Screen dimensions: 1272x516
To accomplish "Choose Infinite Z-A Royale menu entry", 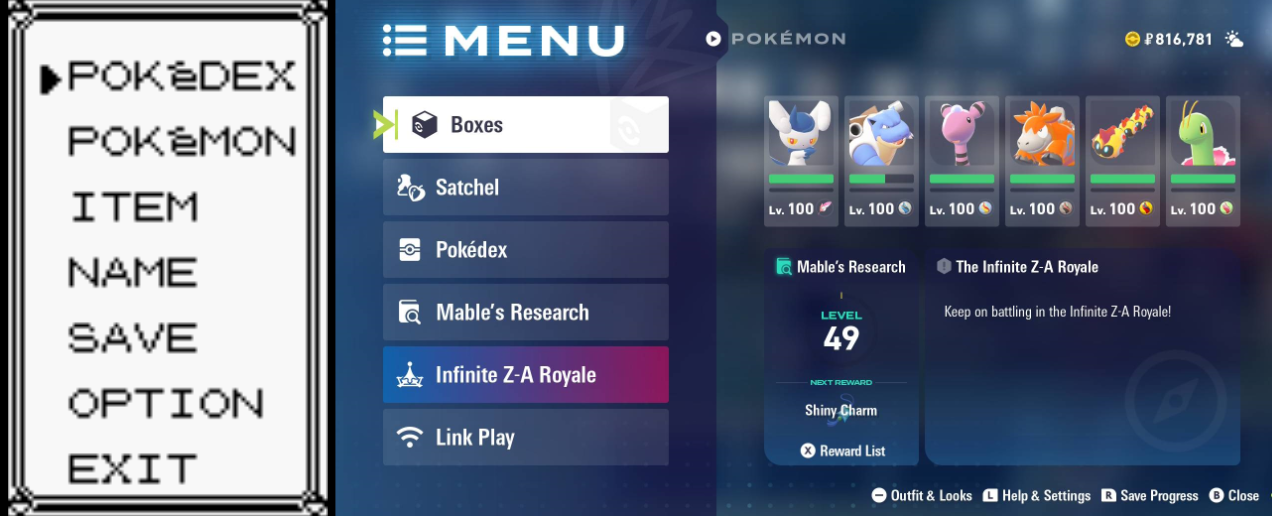I will (x=525, y=375).
